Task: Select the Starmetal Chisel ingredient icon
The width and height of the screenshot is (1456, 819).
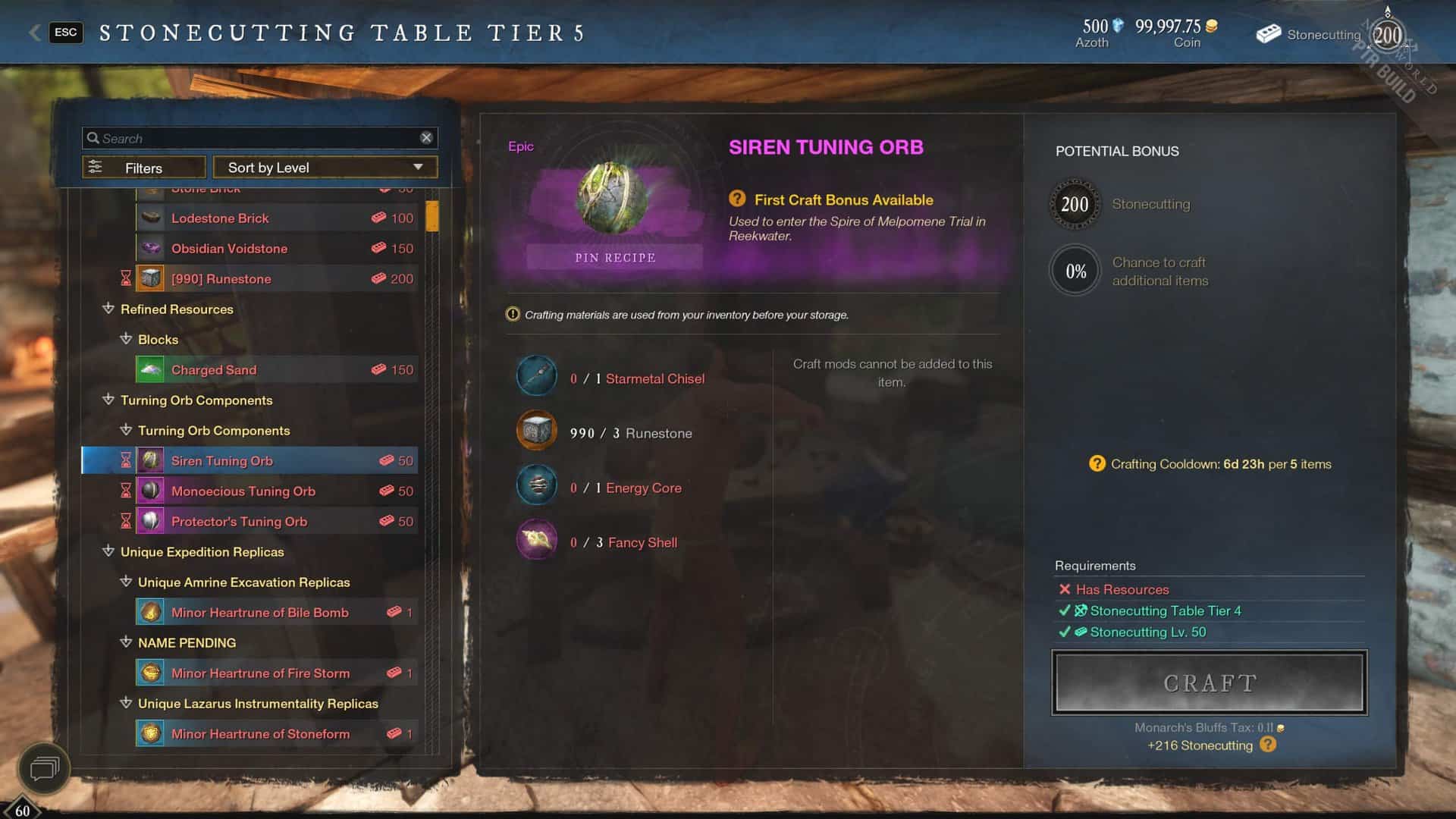Action: click(x=536, y=375)
